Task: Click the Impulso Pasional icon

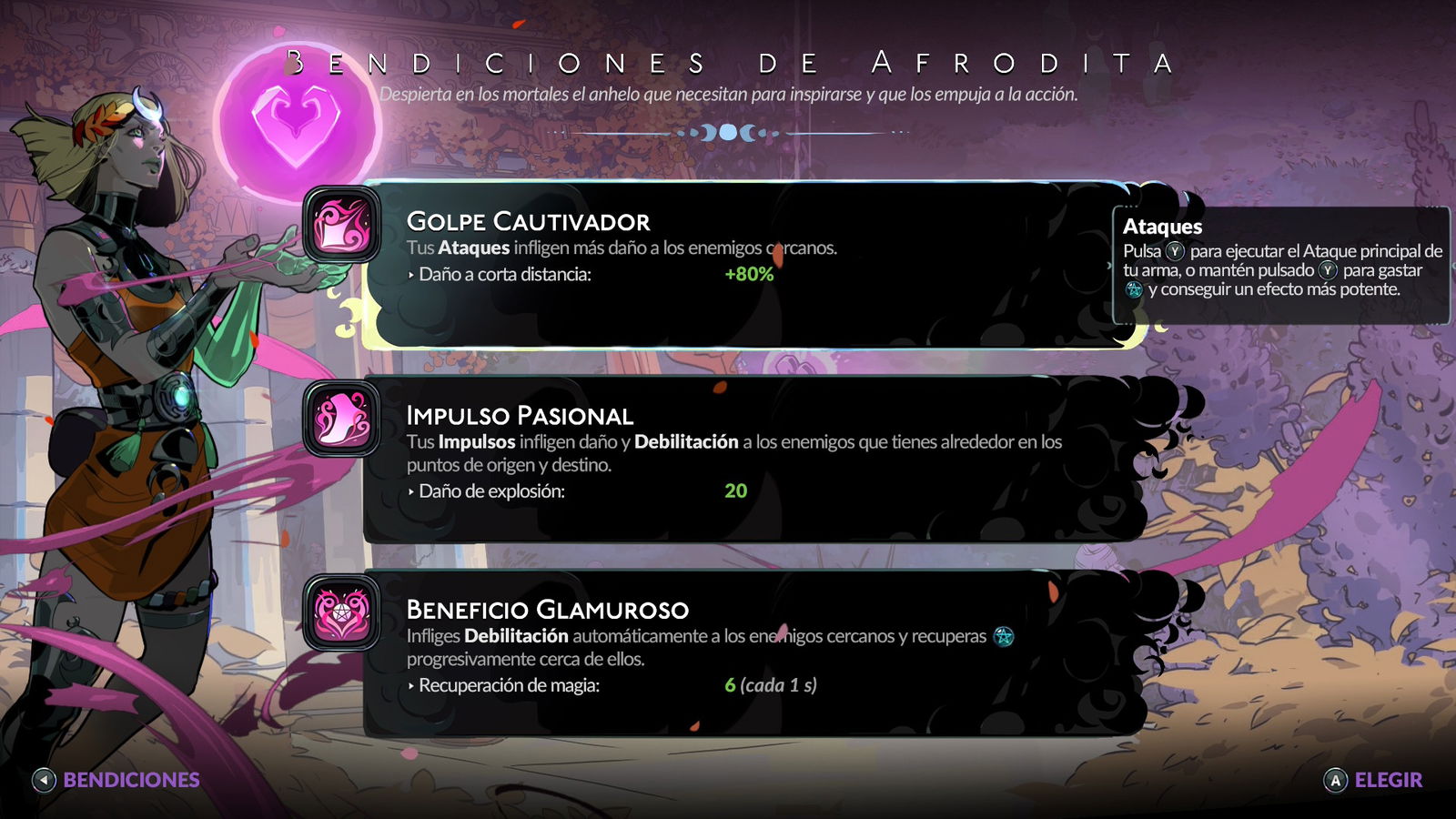Action: pos(341,420)
